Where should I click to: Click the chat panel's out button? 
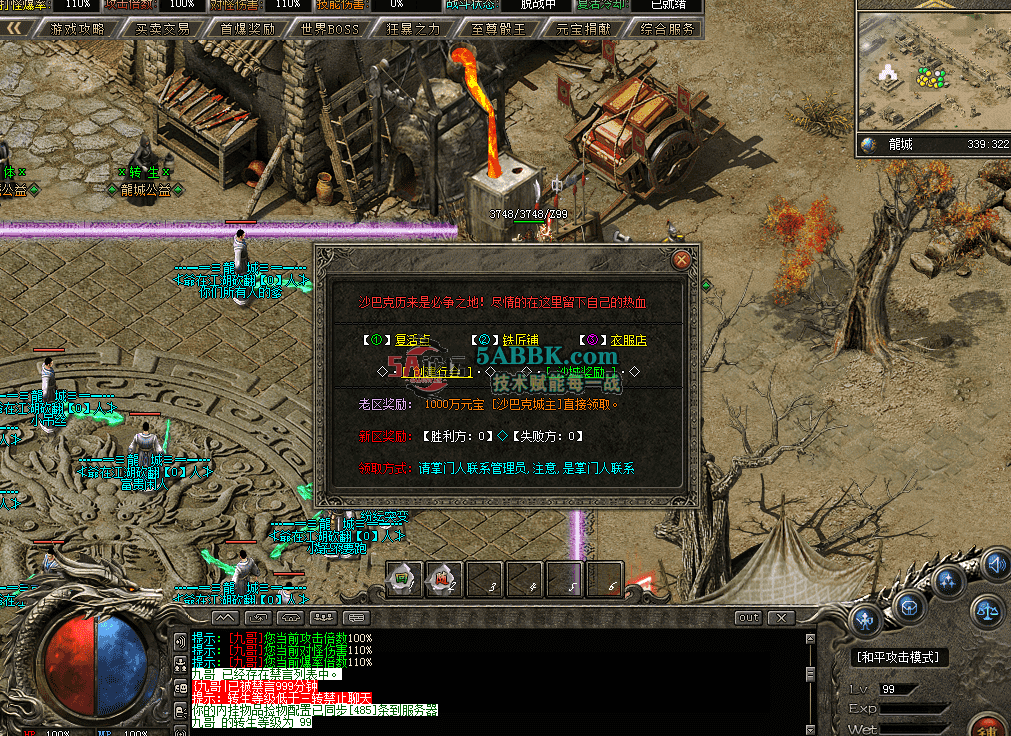(x=749, y=618)
